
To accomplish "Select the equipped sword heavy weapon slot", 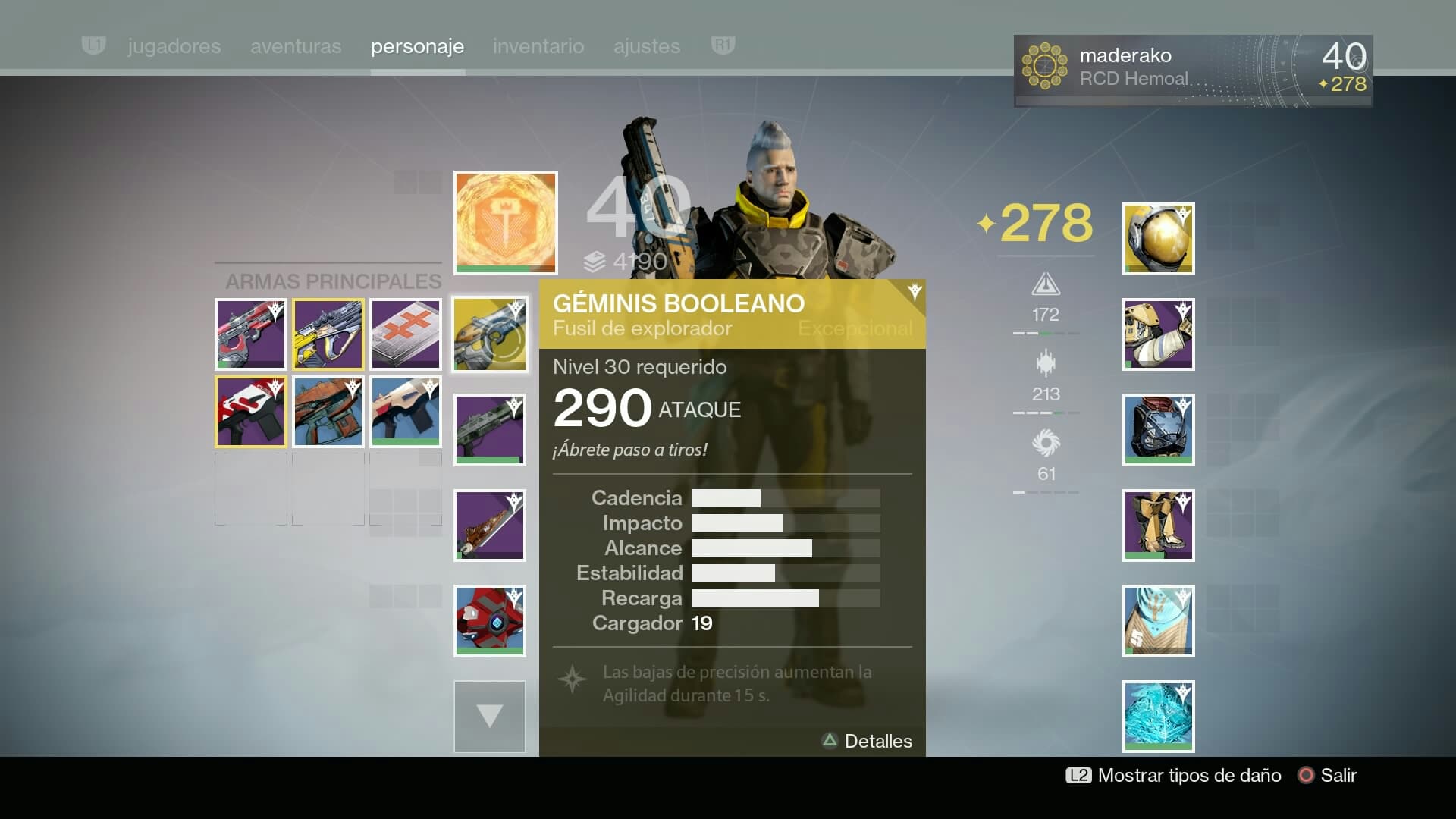I will pos(490,526).
